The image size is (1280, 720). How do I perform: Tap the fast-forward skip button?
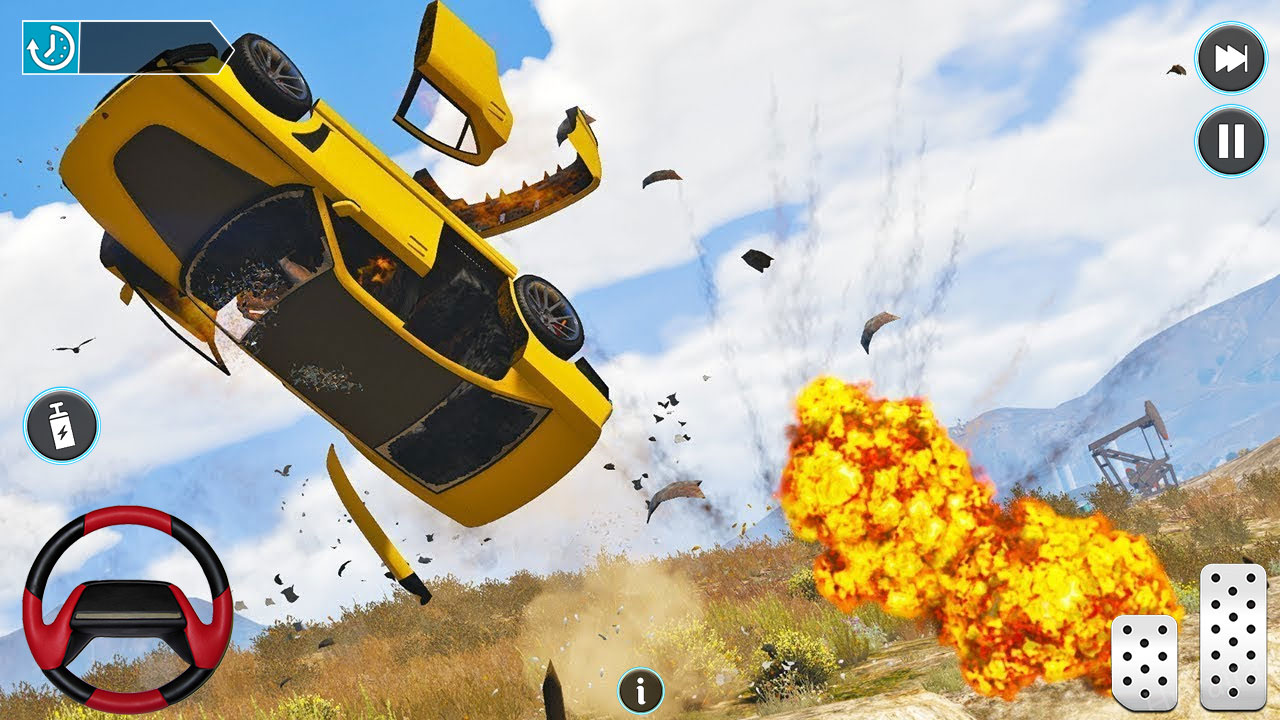click(x=1231, y=59)
